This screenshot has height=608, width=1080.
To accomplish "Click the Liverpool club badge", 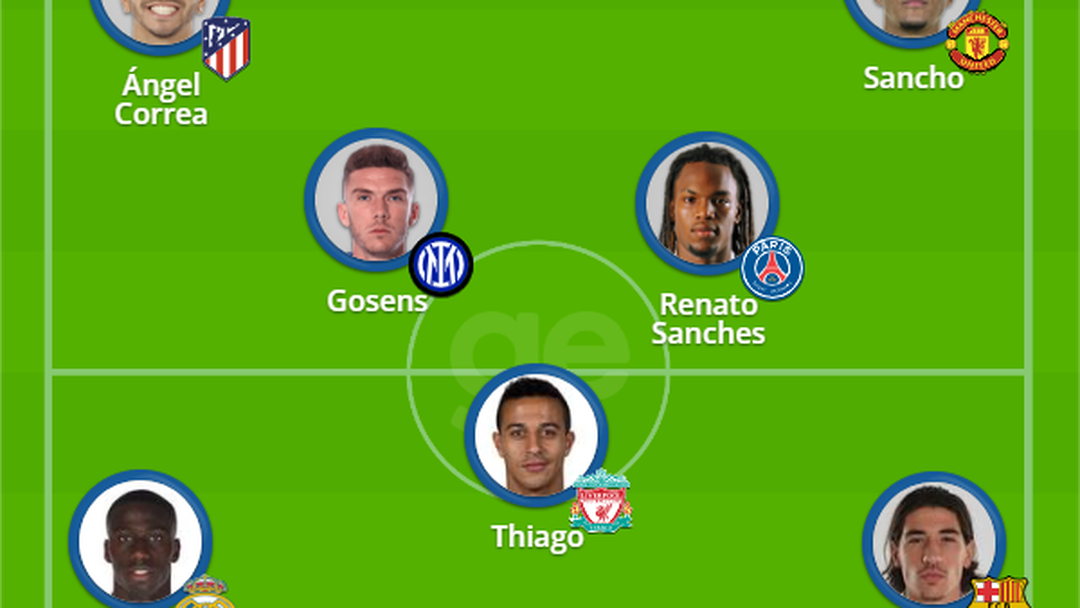I will [600, 502].
